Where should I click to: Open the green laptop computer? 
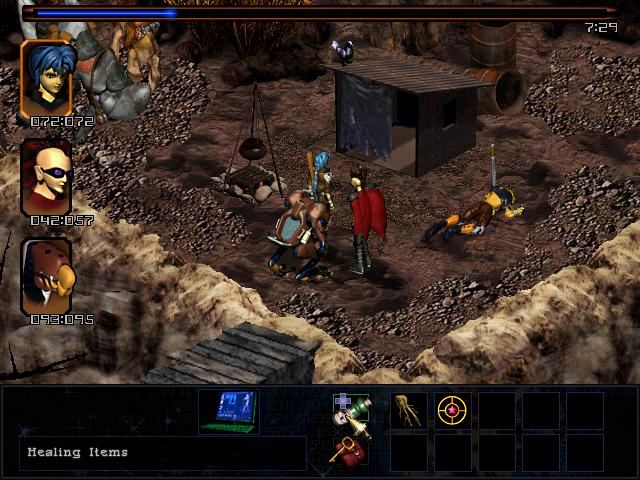click(227, 411)
